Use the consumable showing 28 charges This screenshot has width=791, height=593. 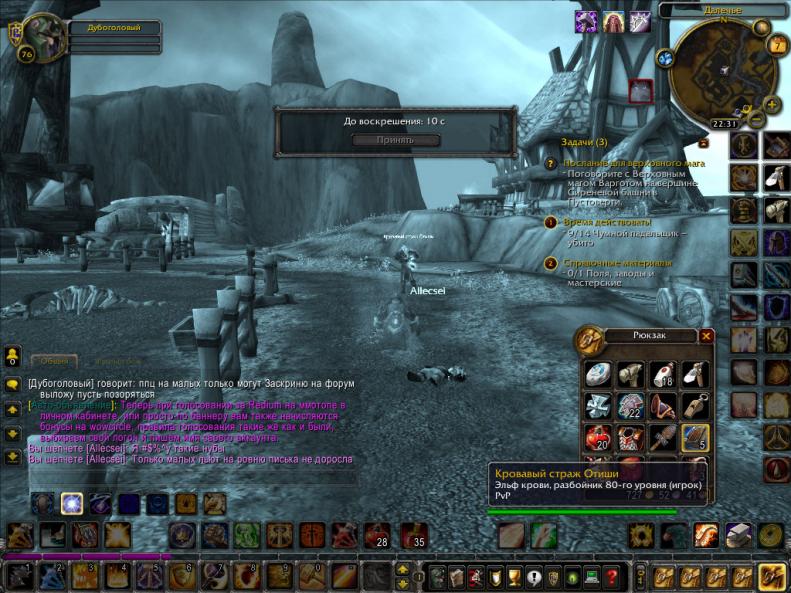[377, 535]
